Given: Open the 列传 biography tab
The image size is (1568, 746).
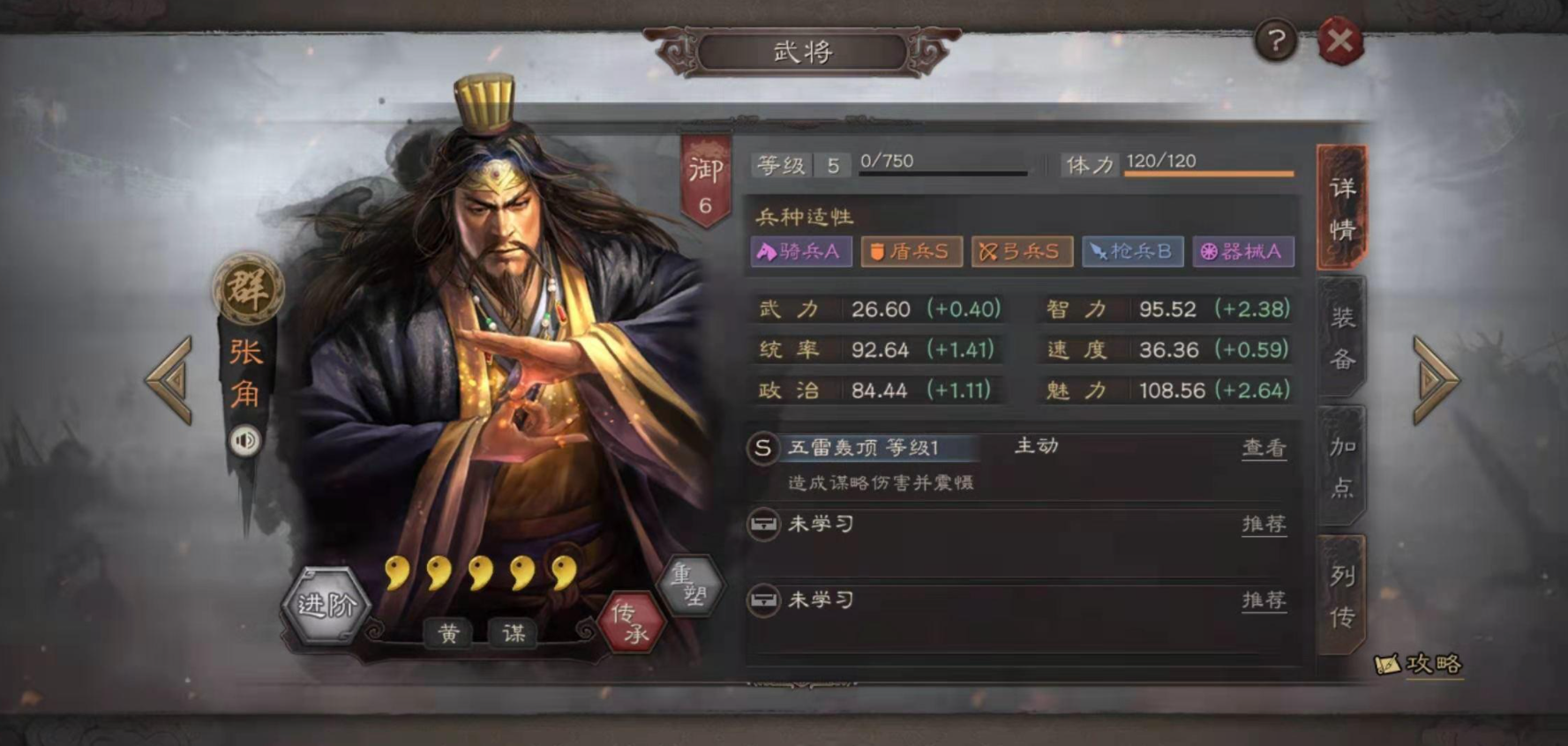Looking at the screenshot, I should (x=1342, y=594).
